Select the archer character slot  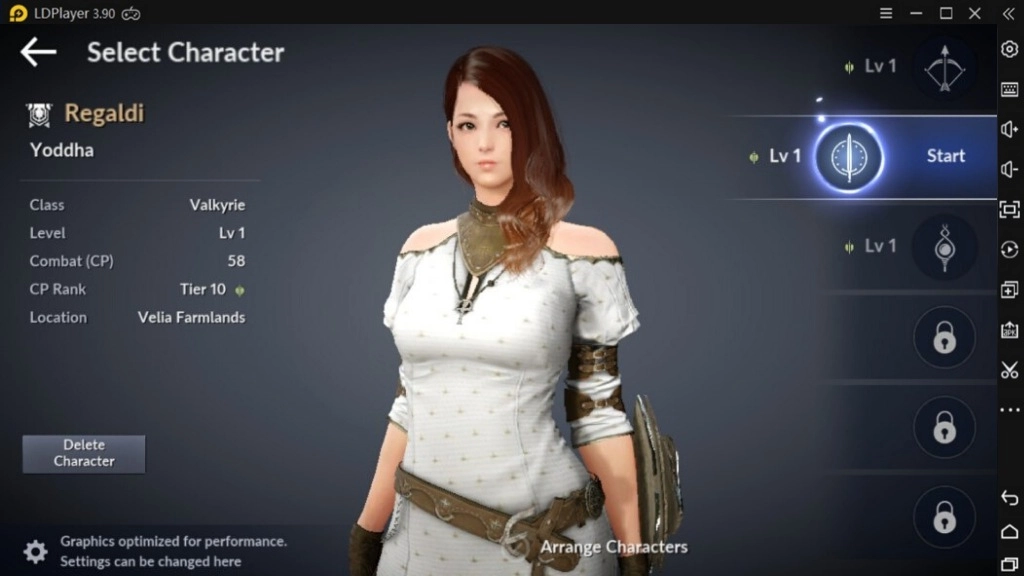click(x=944, y=67)
